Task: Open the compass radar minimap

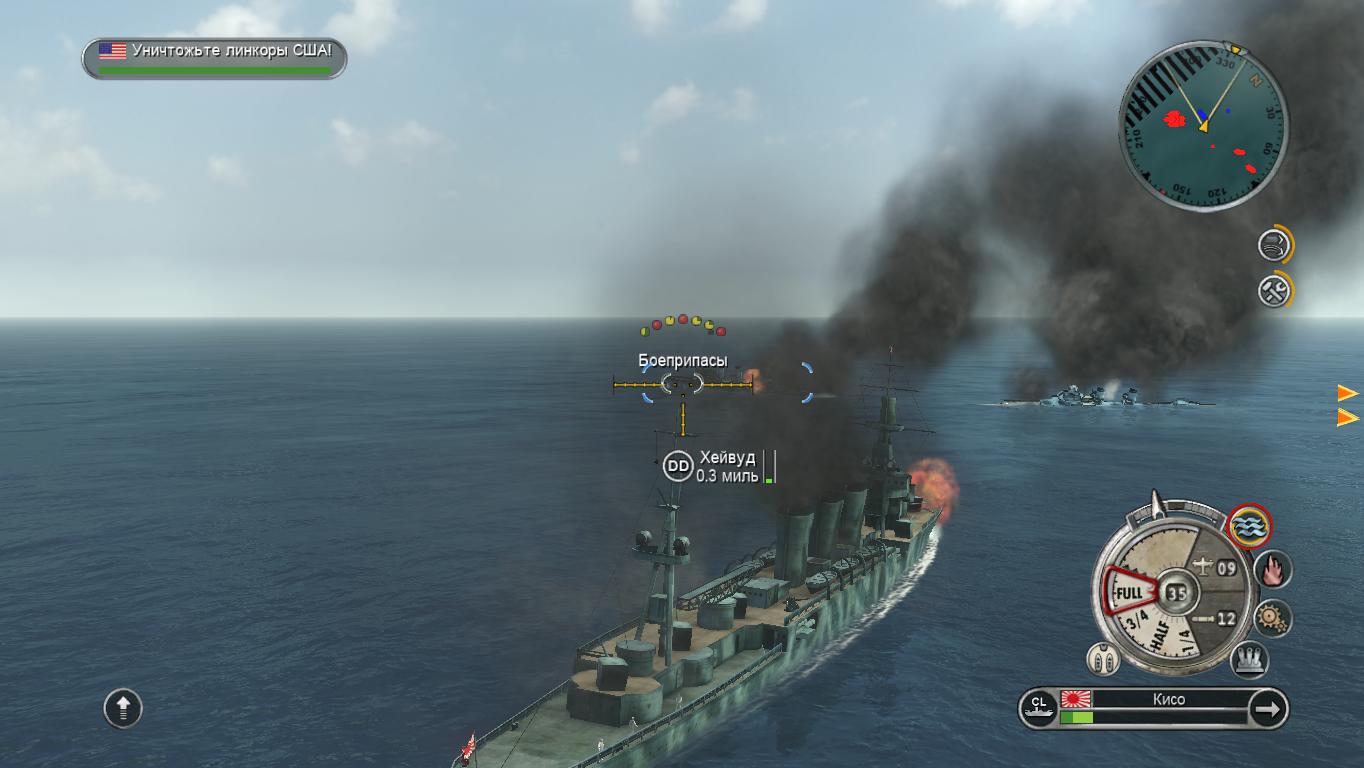Action: click(x=1203, y=125)
